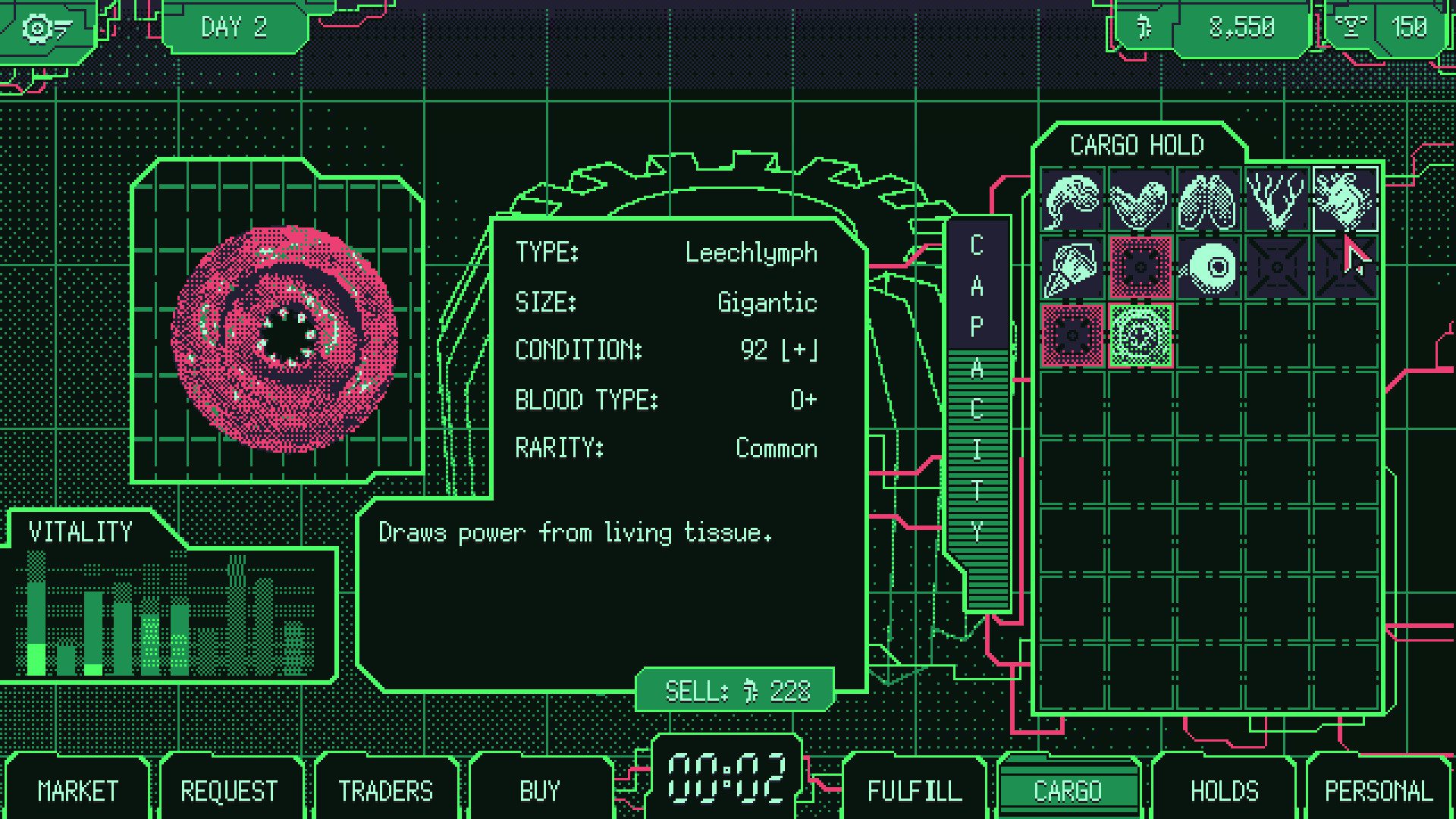1456x819 pixels.
Task: Pick the curled brain organ in top-left slot
Action: [x=1072, y=201]
